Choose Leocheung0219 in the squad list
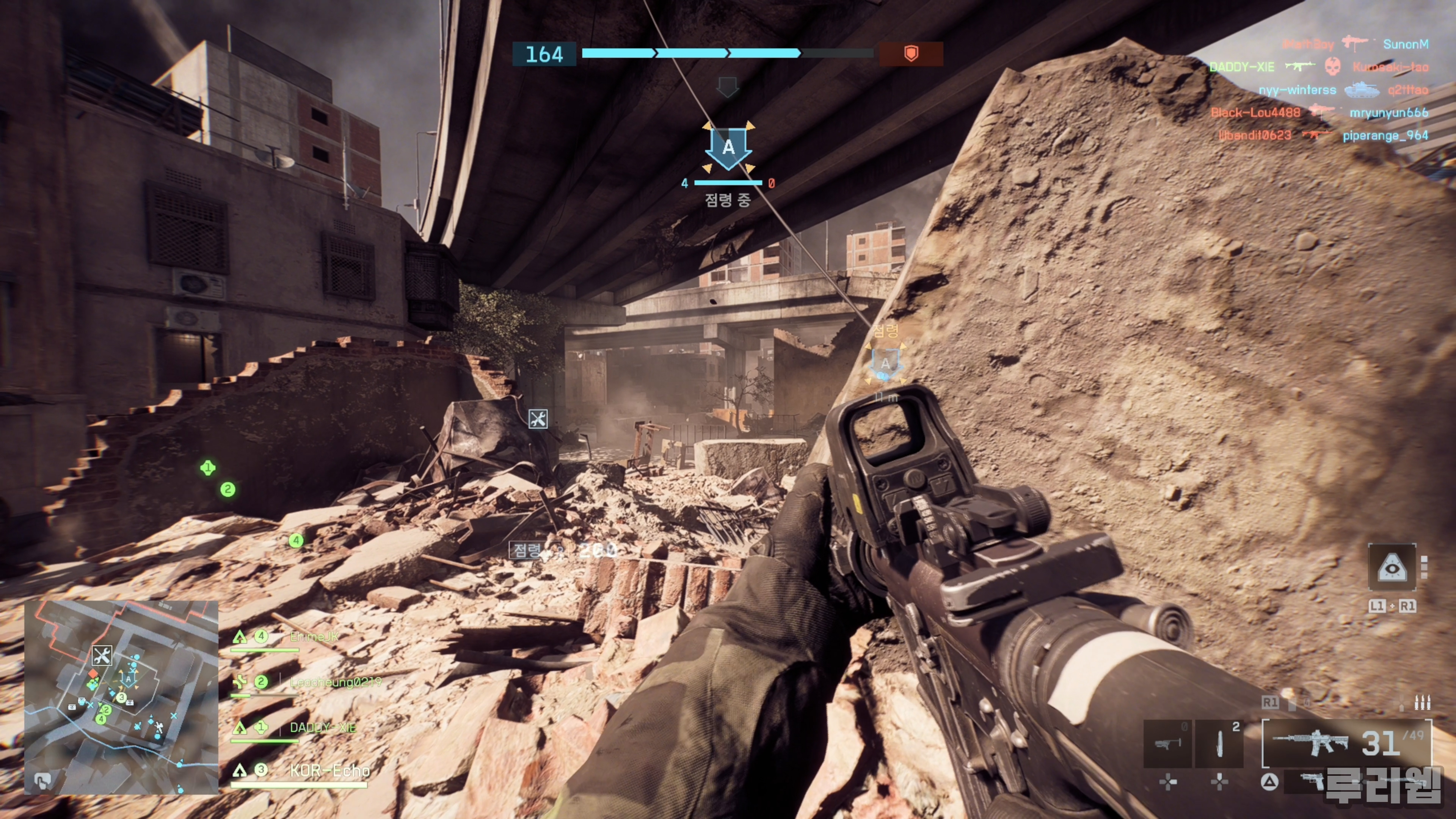The width and height of the screenshot is (1456, 819). click(334, 682)
